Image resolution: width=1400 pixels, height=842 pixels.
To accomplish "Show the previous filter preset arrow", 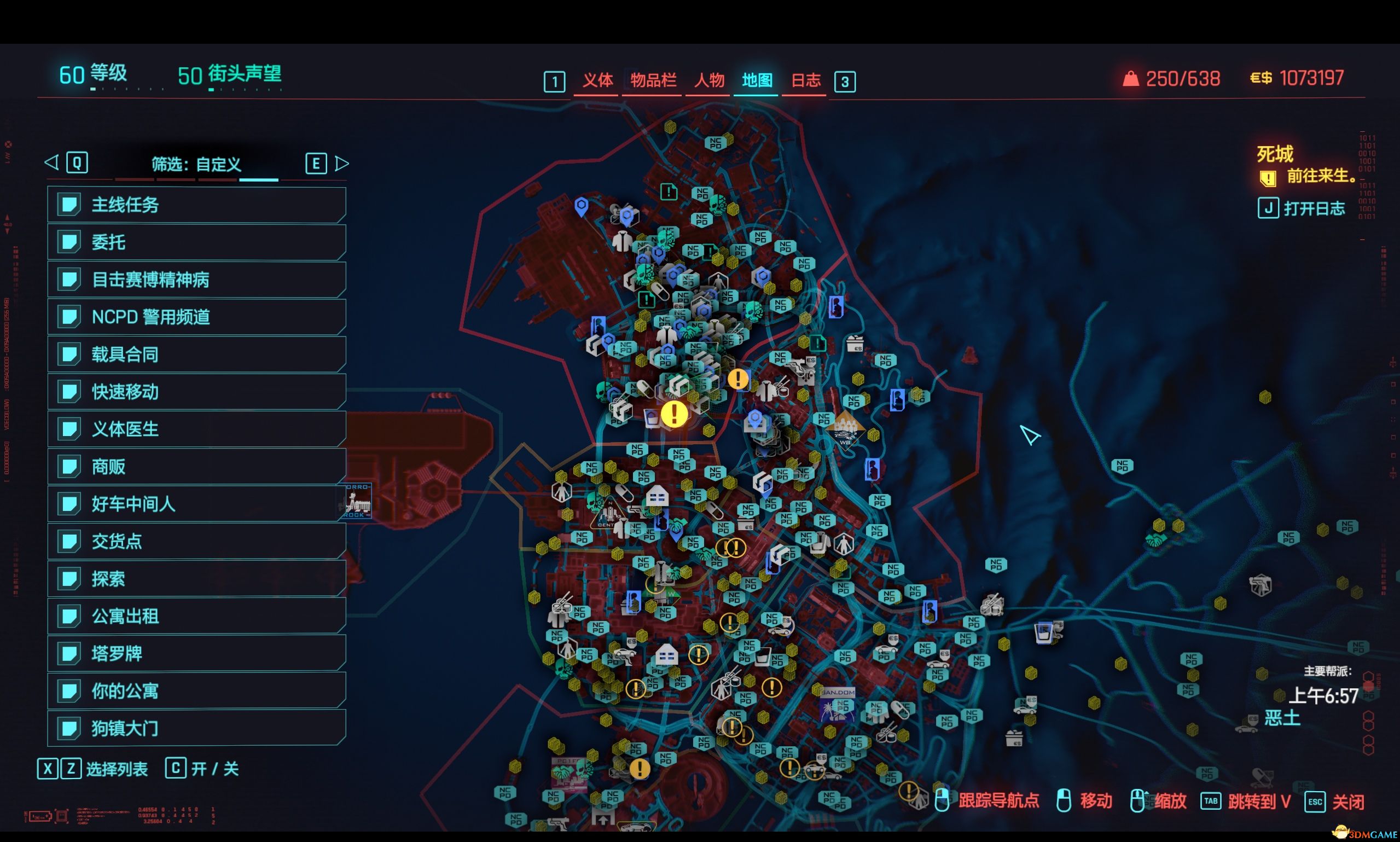I will click(52, 163).
